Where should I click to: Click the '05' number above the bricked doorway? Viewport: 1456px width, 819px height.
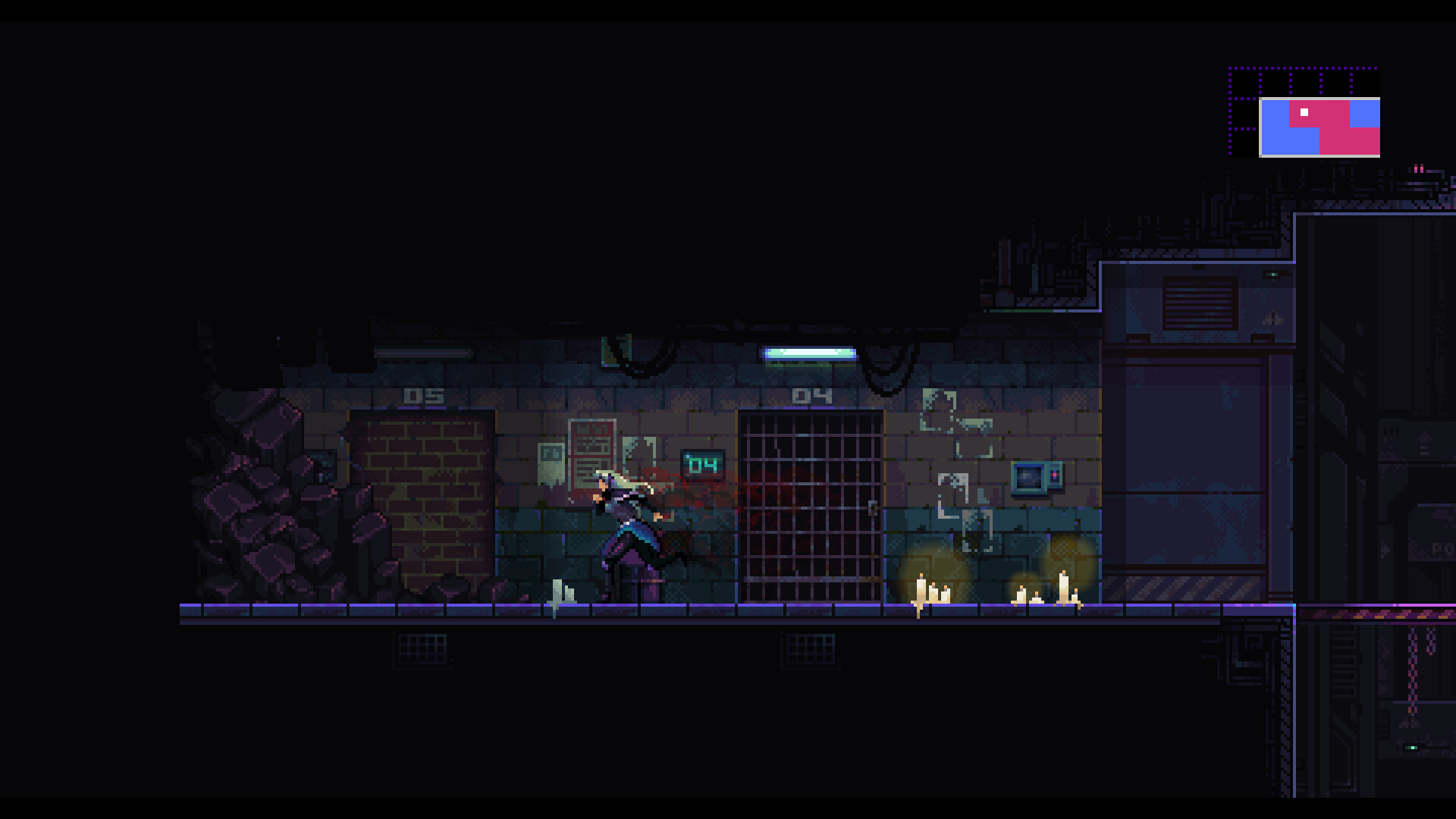coord(425,395)
